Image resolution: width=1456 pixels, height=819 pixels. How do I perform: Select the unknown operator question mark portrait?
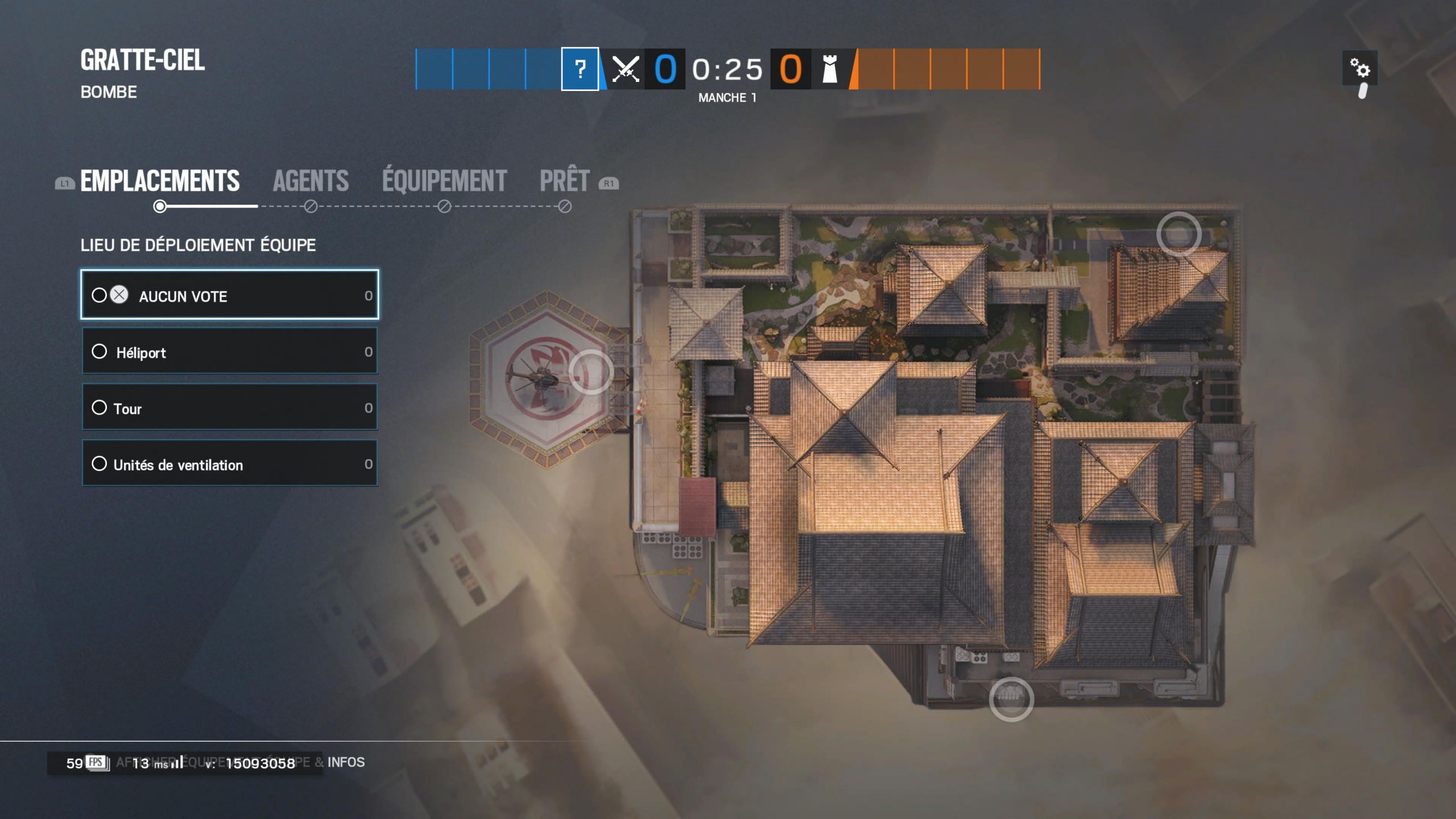coord(580,69)
